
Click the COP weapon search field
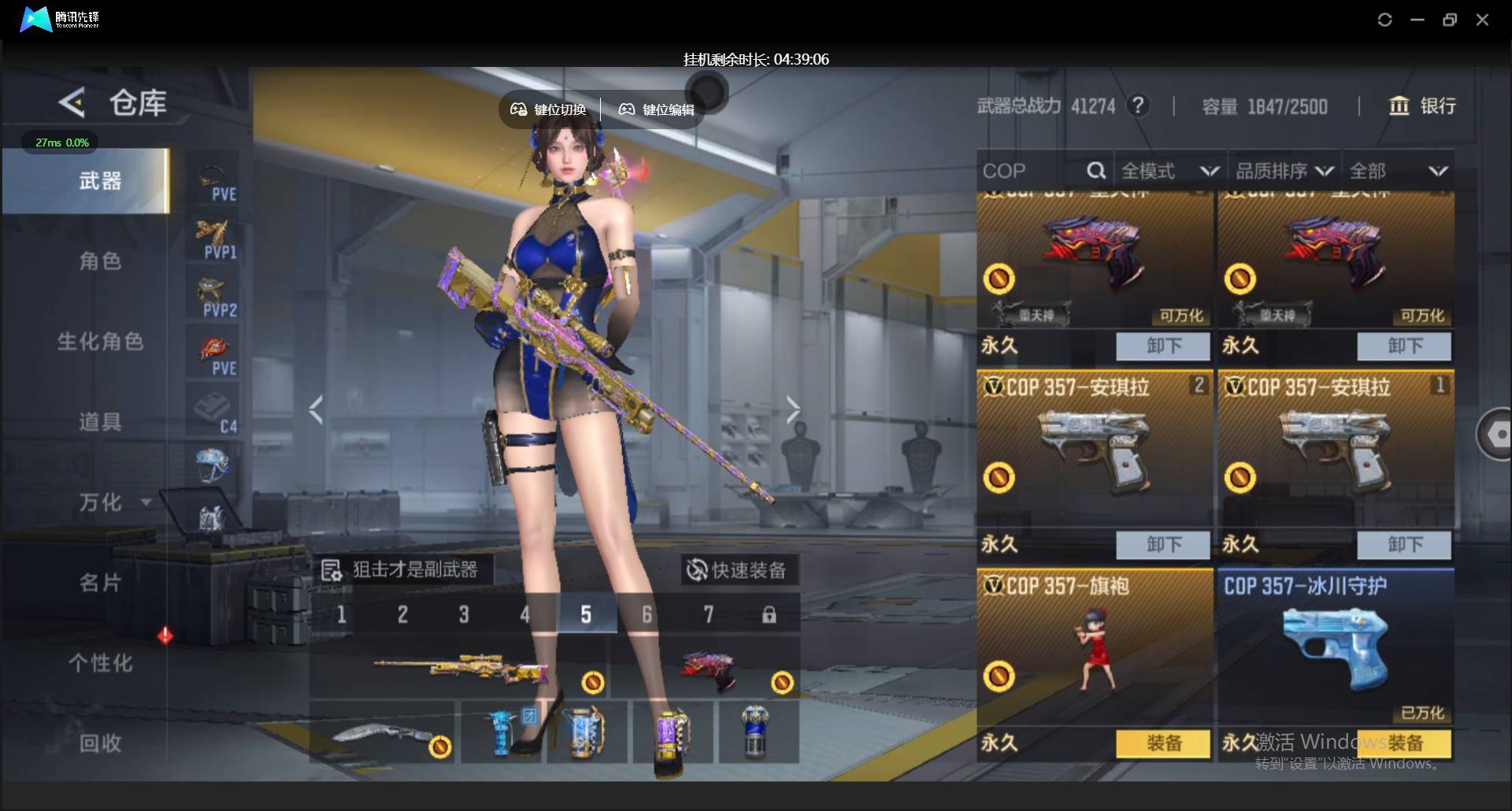[1033, 171]
